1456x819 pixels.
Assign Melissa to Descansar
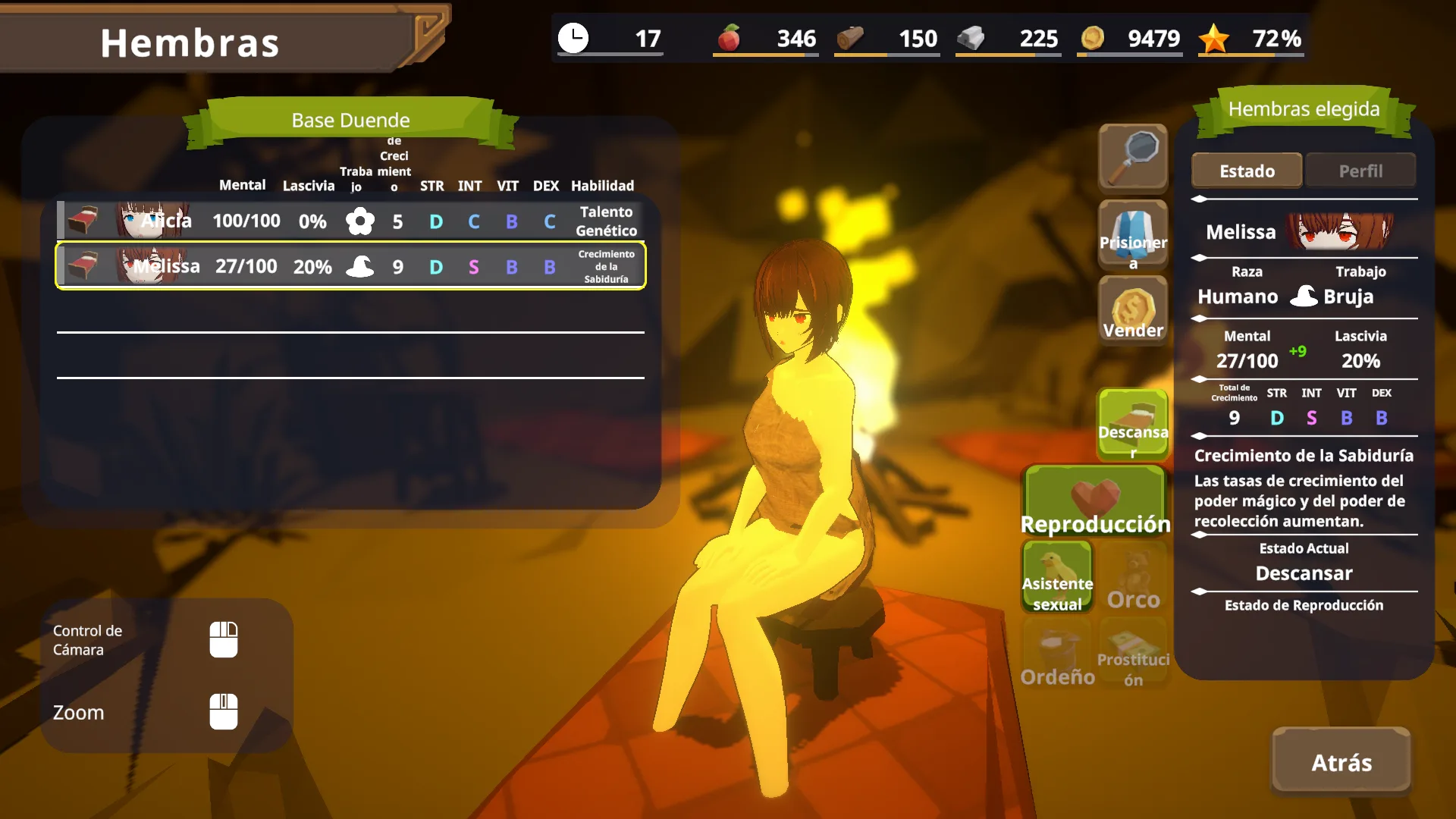[x=1133, y=425]
